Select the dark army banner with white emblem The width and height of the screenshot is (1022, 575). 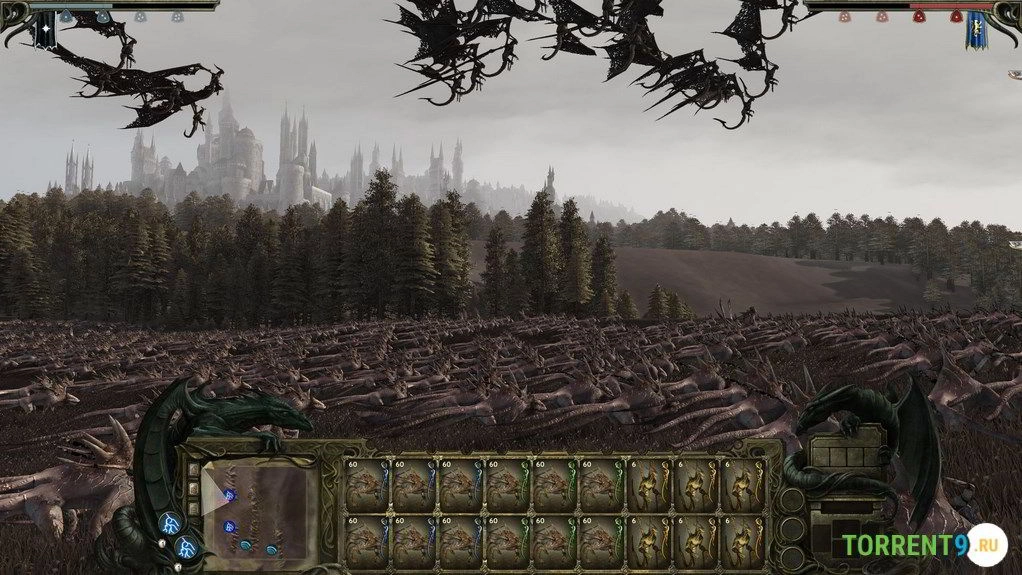point(46,31)
